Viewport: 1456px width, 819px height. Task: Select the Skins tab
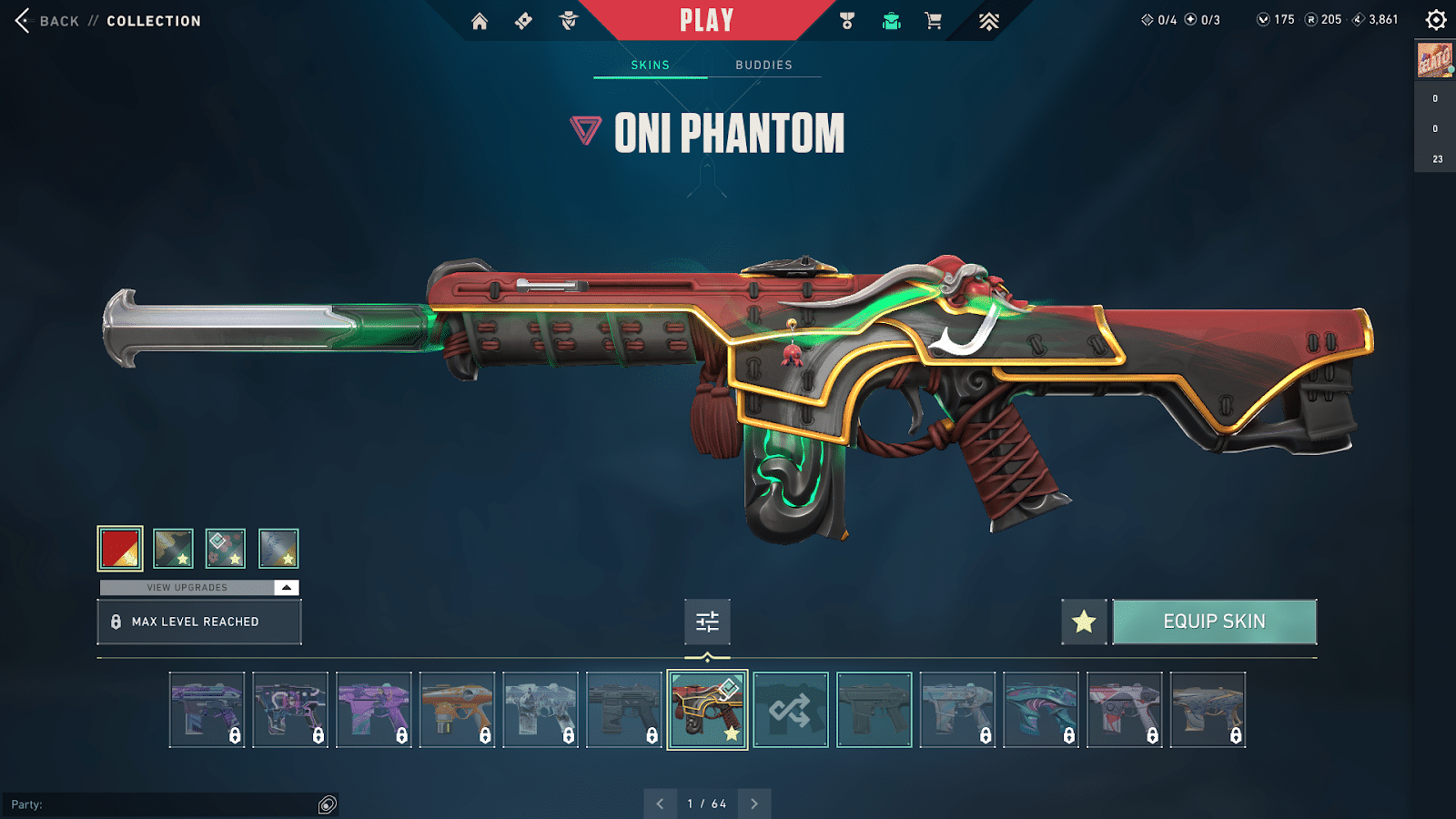pos(651,65)
